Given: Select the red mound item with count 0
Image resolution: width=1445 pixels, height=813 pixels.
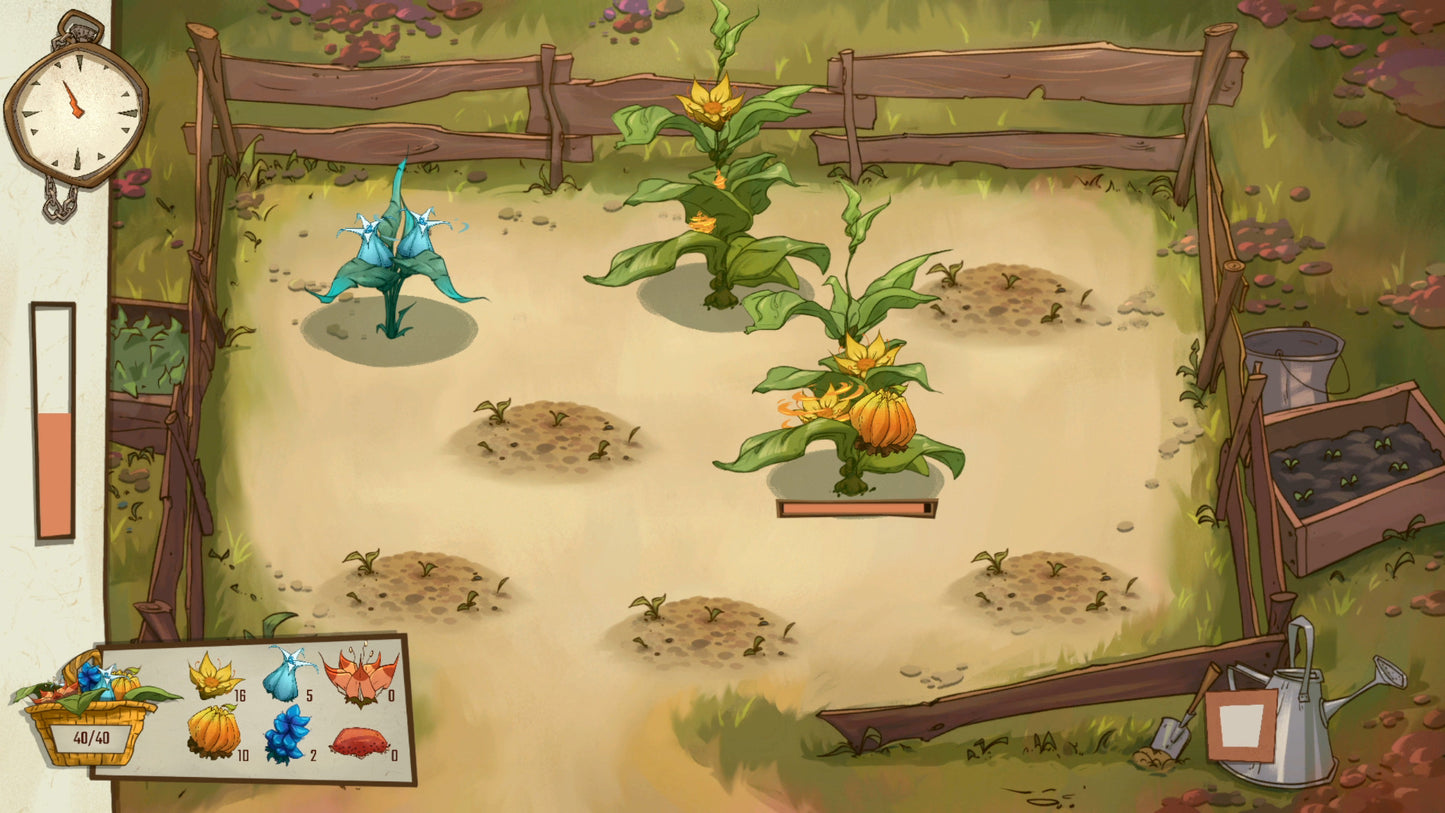Looking at the screenshot, I should pos(359,741).
